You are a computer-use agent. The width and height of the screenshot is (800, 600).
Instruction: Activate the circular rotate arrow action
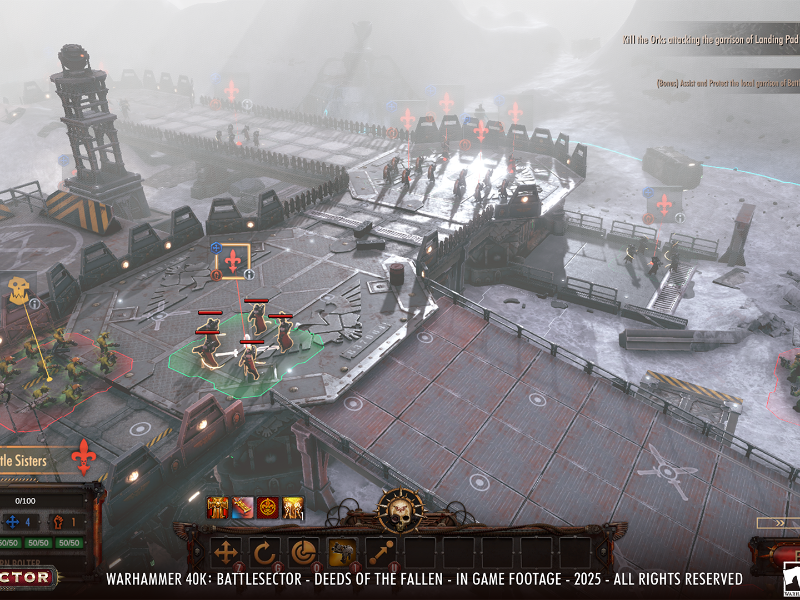click(265, 552)
